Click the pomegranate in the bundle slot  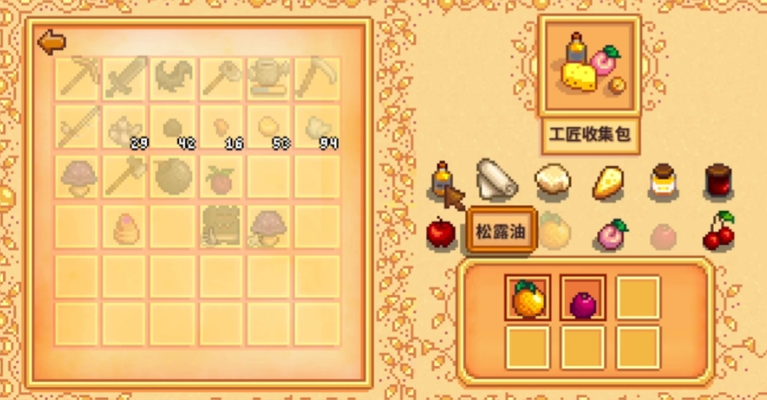click(x=582, y=299)
